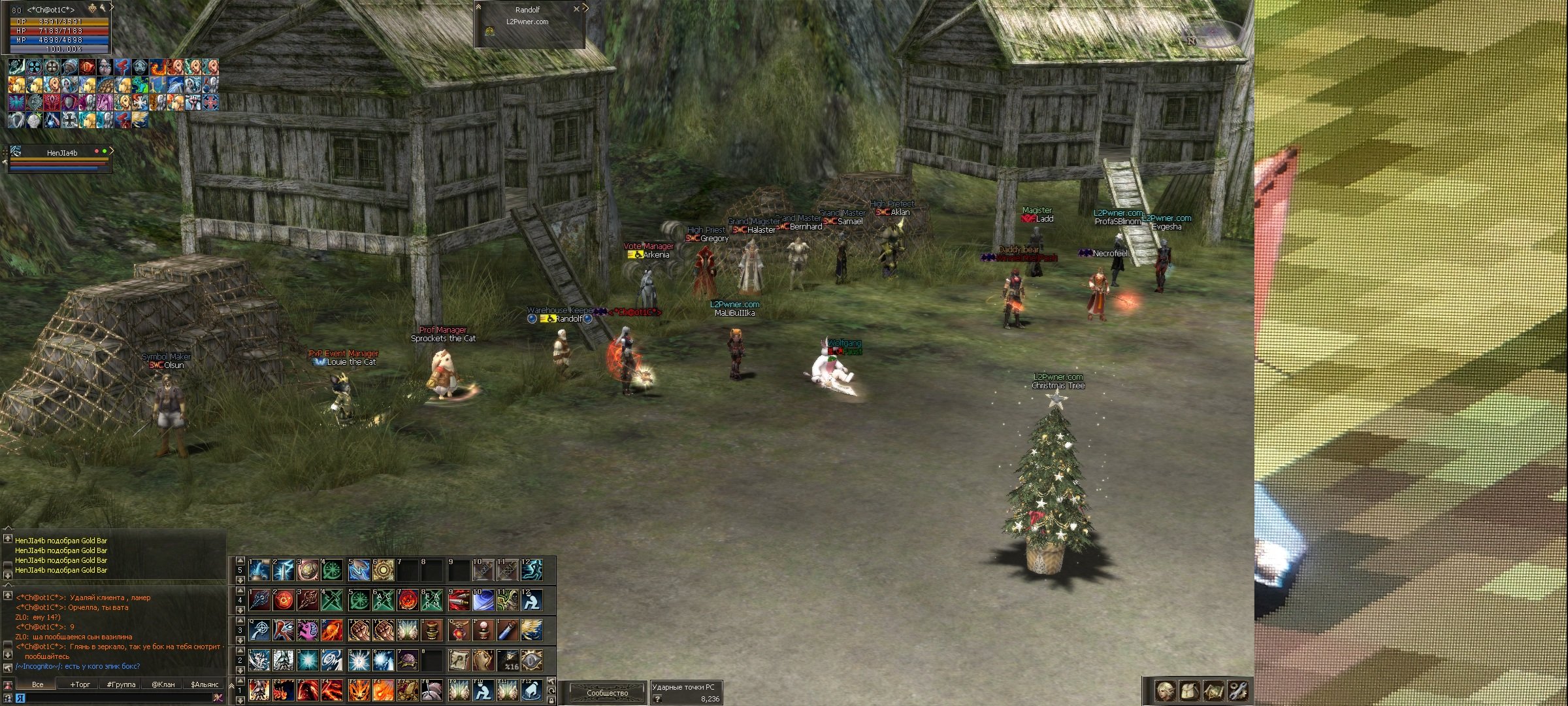Open the map scroll icon
The height and width of the screenshot is (706, 1568).
[1214, 690]
